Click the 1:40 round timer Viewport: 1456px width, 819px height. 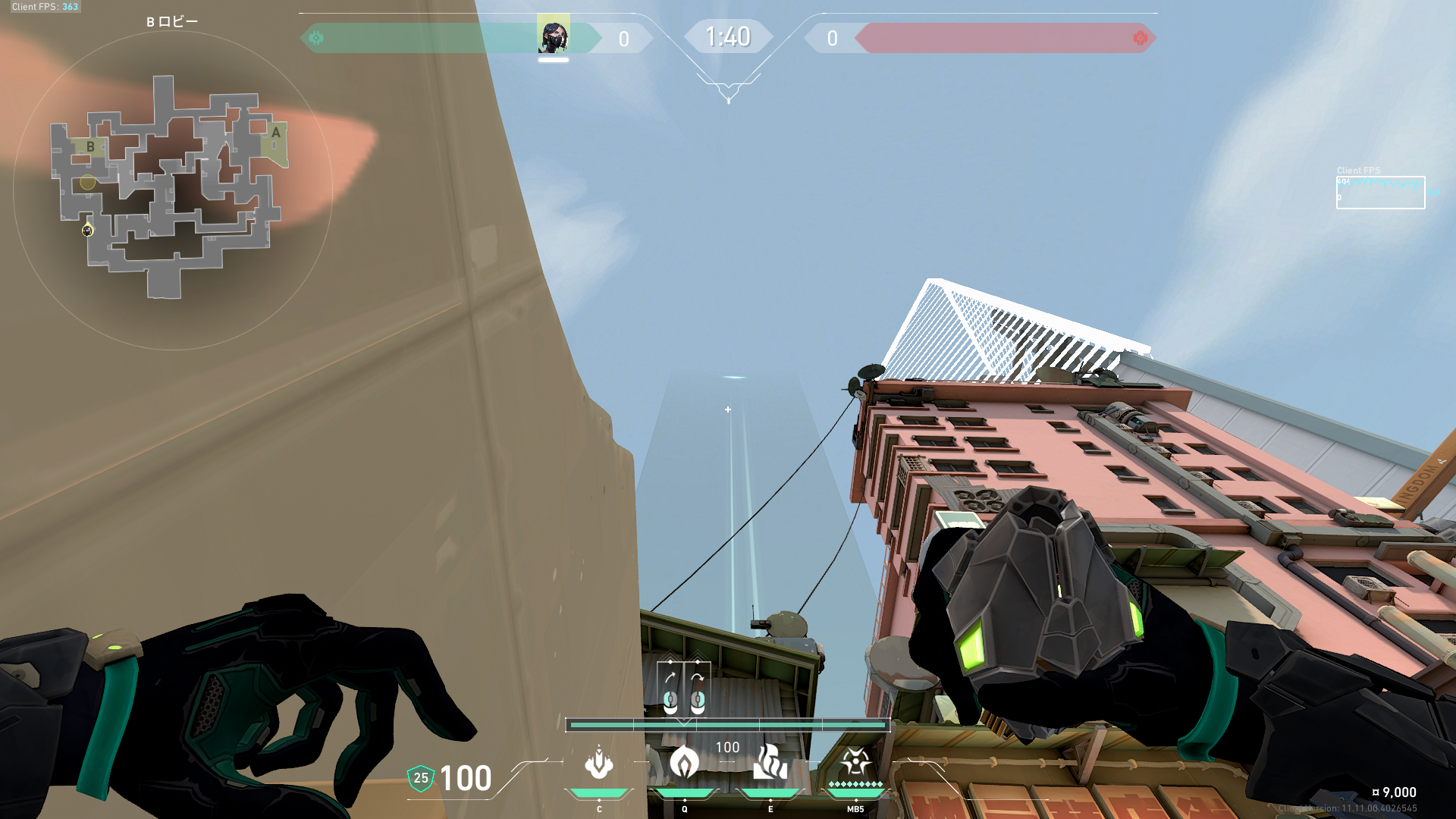[728, 36]
